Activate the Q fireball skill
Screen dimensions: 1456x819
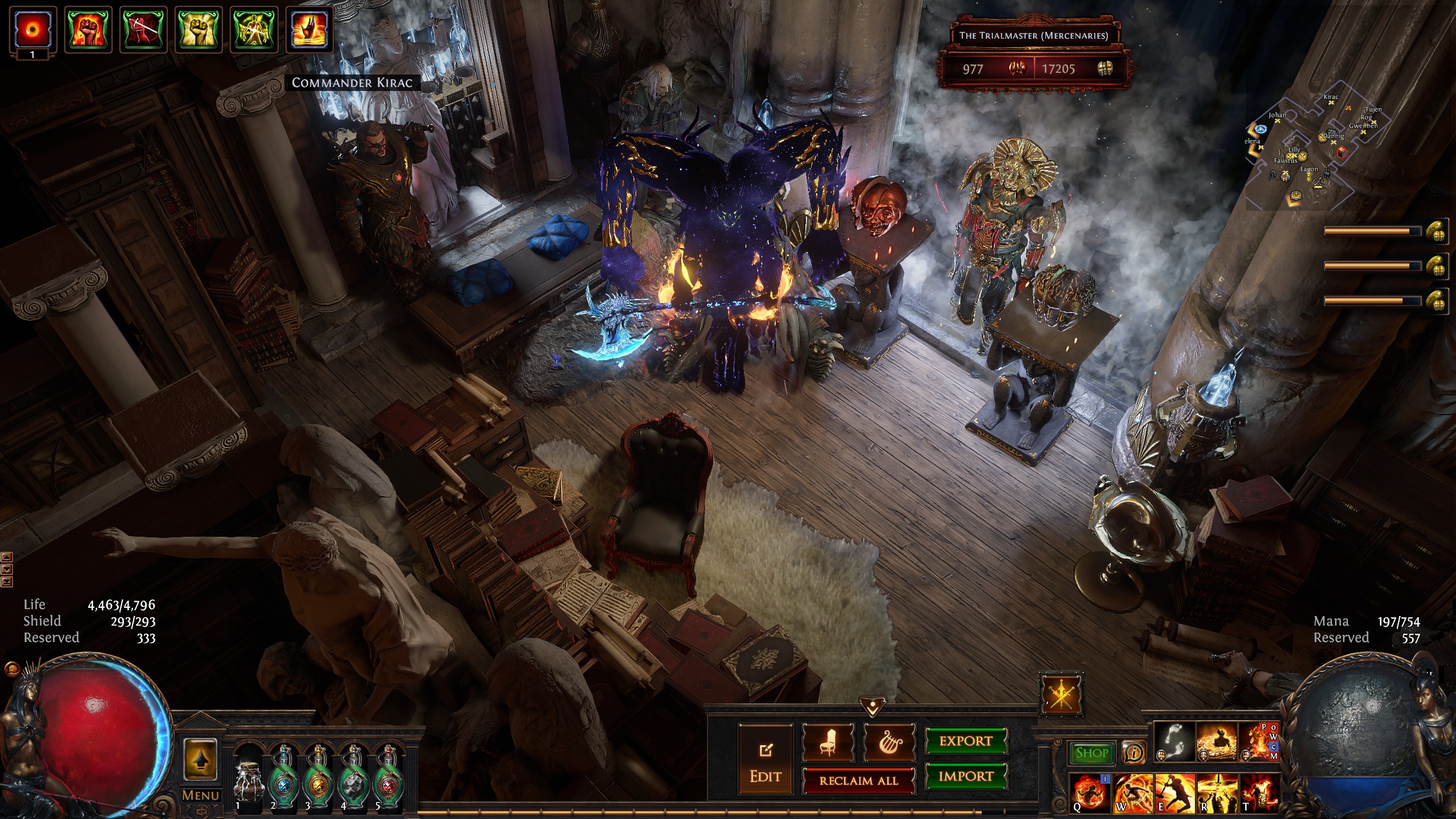(x=1089, y=793)
